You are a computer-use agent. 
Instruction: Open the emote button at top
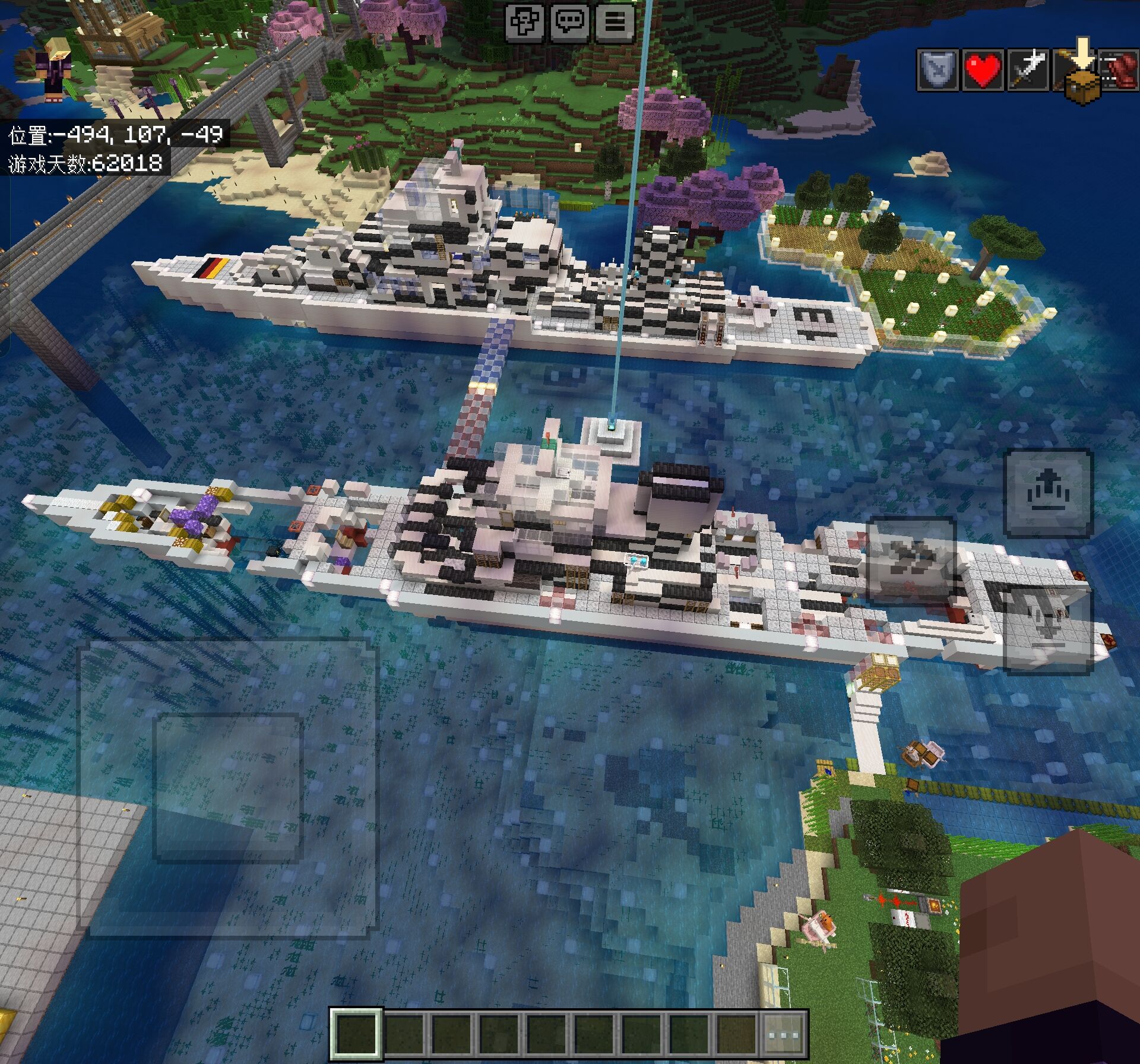coord(525,23)
